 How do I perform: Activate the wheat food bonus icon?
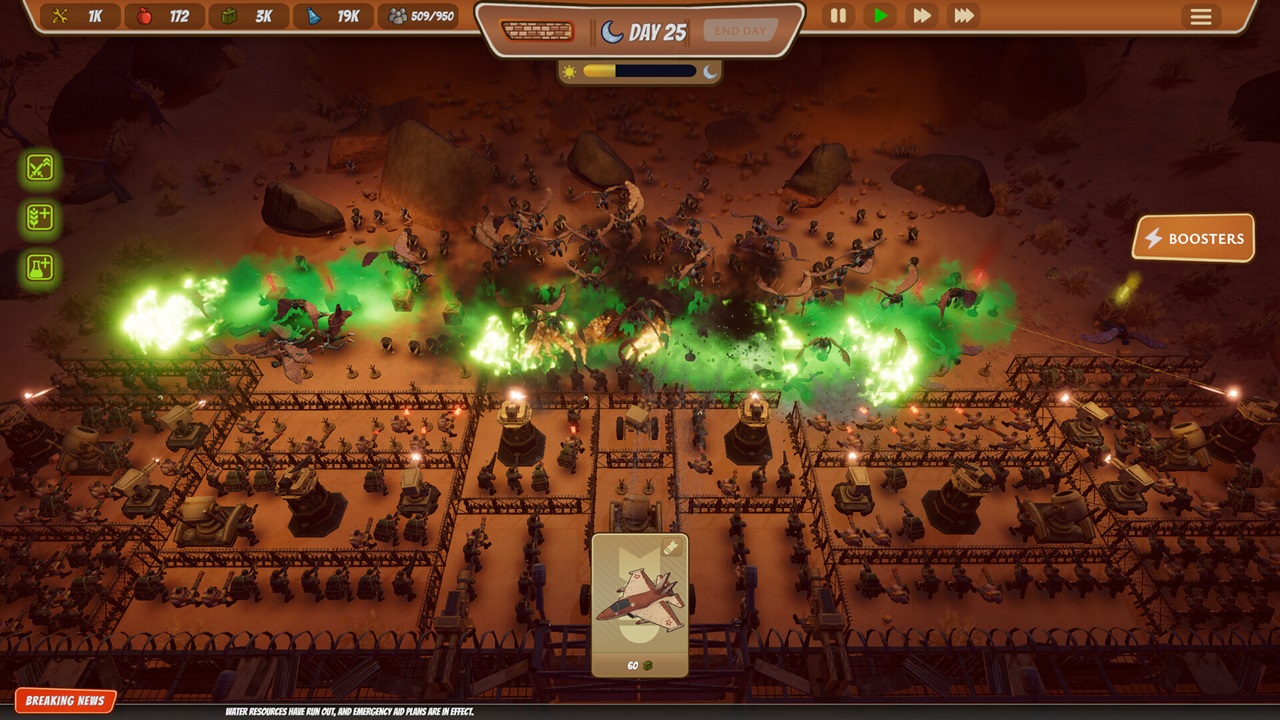point(40,217)
